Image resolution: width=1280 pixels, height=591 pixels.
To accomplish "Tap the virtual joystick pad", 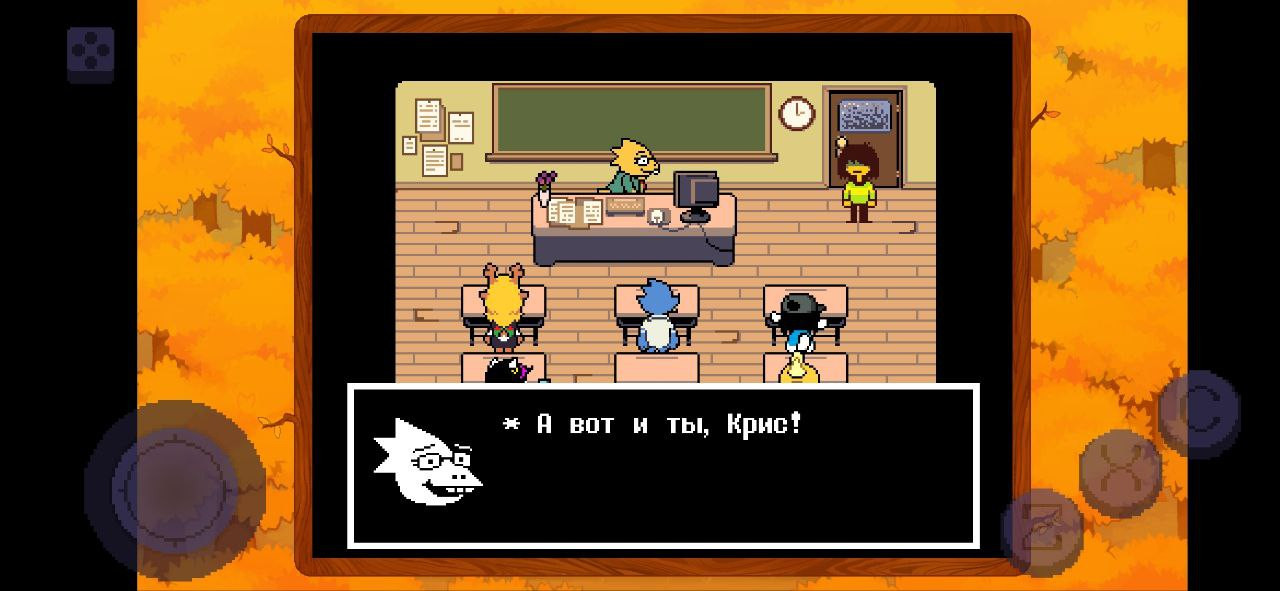I will [x=175, y=489].
